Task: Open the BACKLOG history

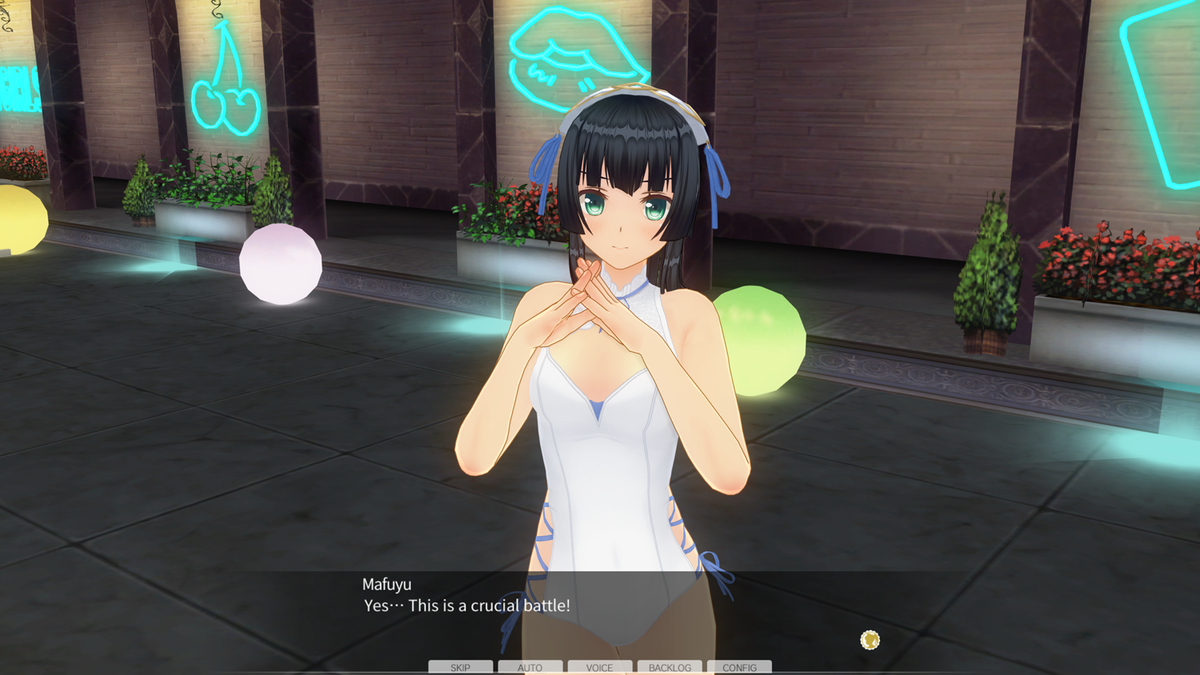Action: [669, 667]
